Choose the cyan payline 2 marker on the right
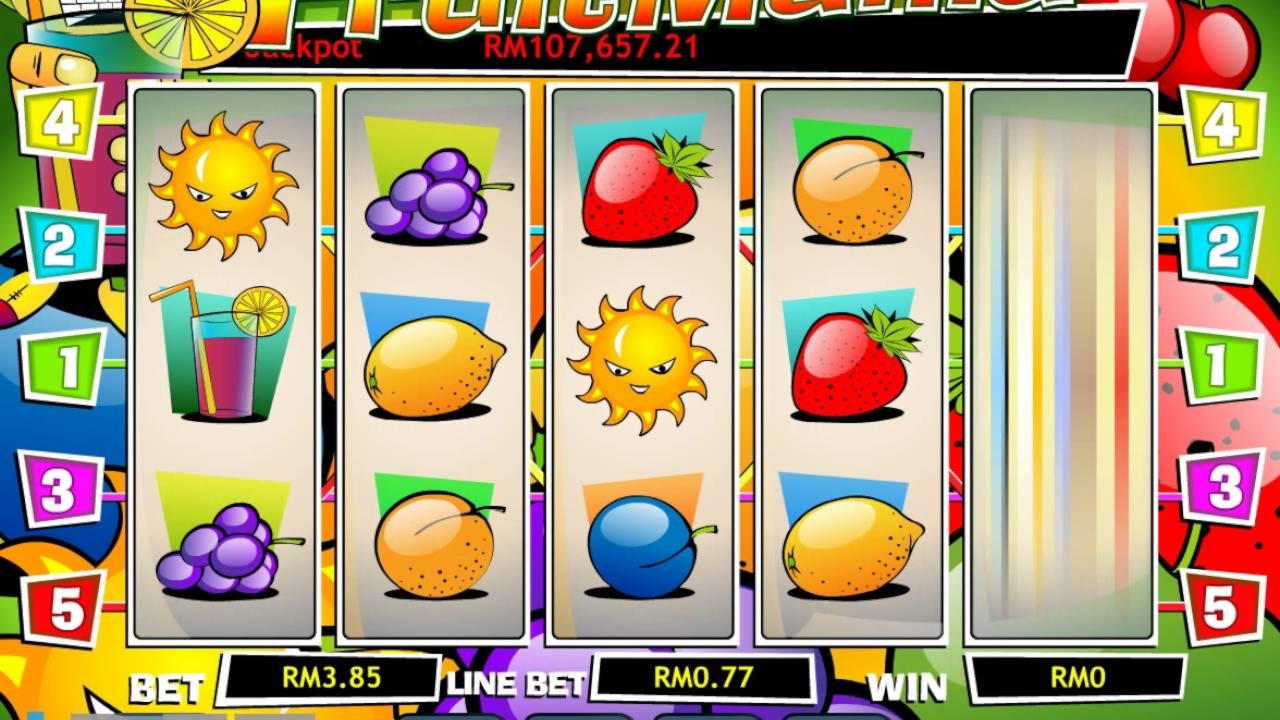 [x=1221, y=246]
